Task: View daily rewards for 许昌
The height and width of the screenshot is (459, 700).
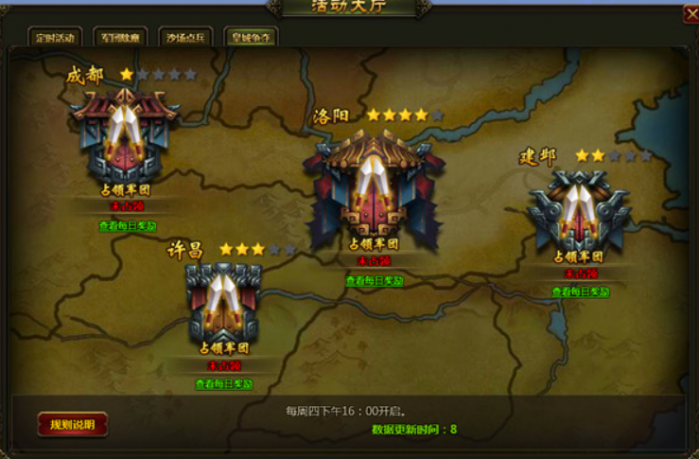Action: [224, 383]
